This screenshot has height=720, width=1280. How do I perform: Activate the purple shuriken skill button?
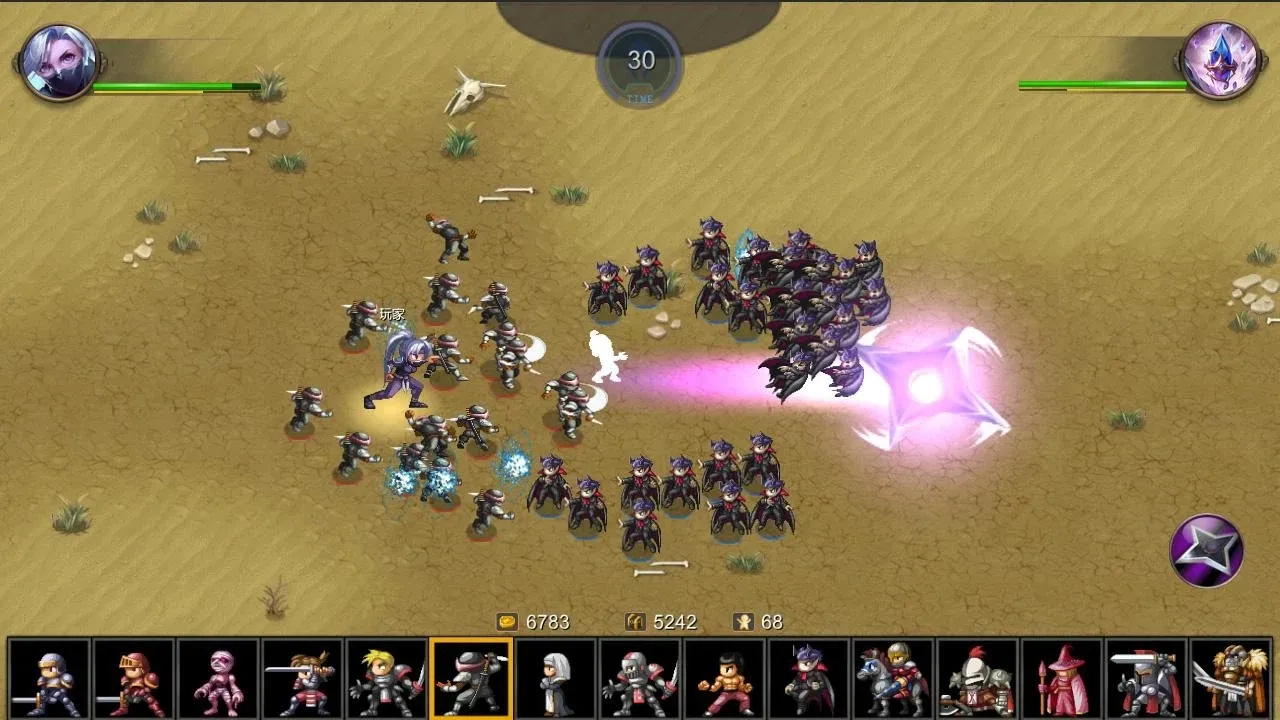pyautogui.click(x=1207, y=550)
